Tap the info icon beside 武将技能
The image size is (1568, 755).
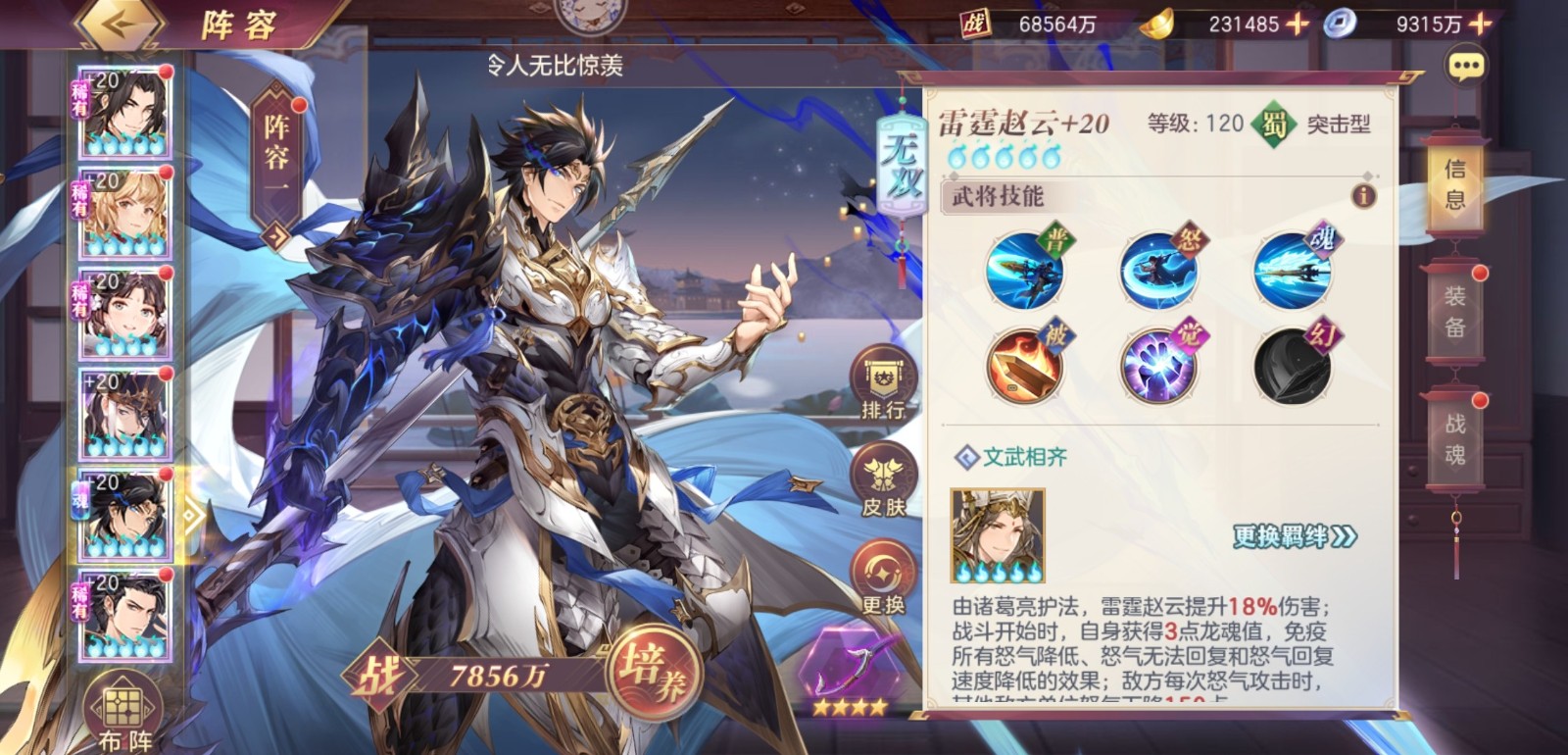point(1362,193)
